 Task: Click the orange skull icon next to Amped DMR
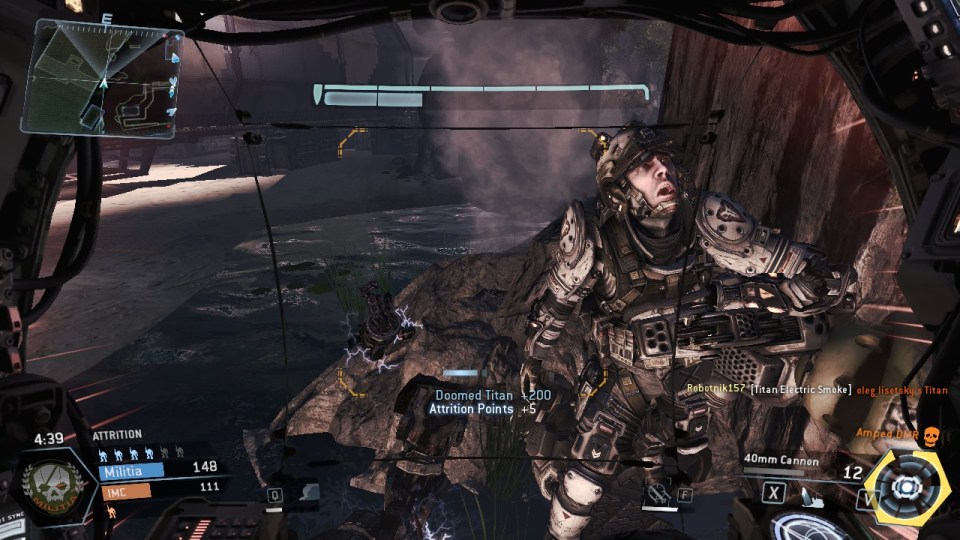931,435
